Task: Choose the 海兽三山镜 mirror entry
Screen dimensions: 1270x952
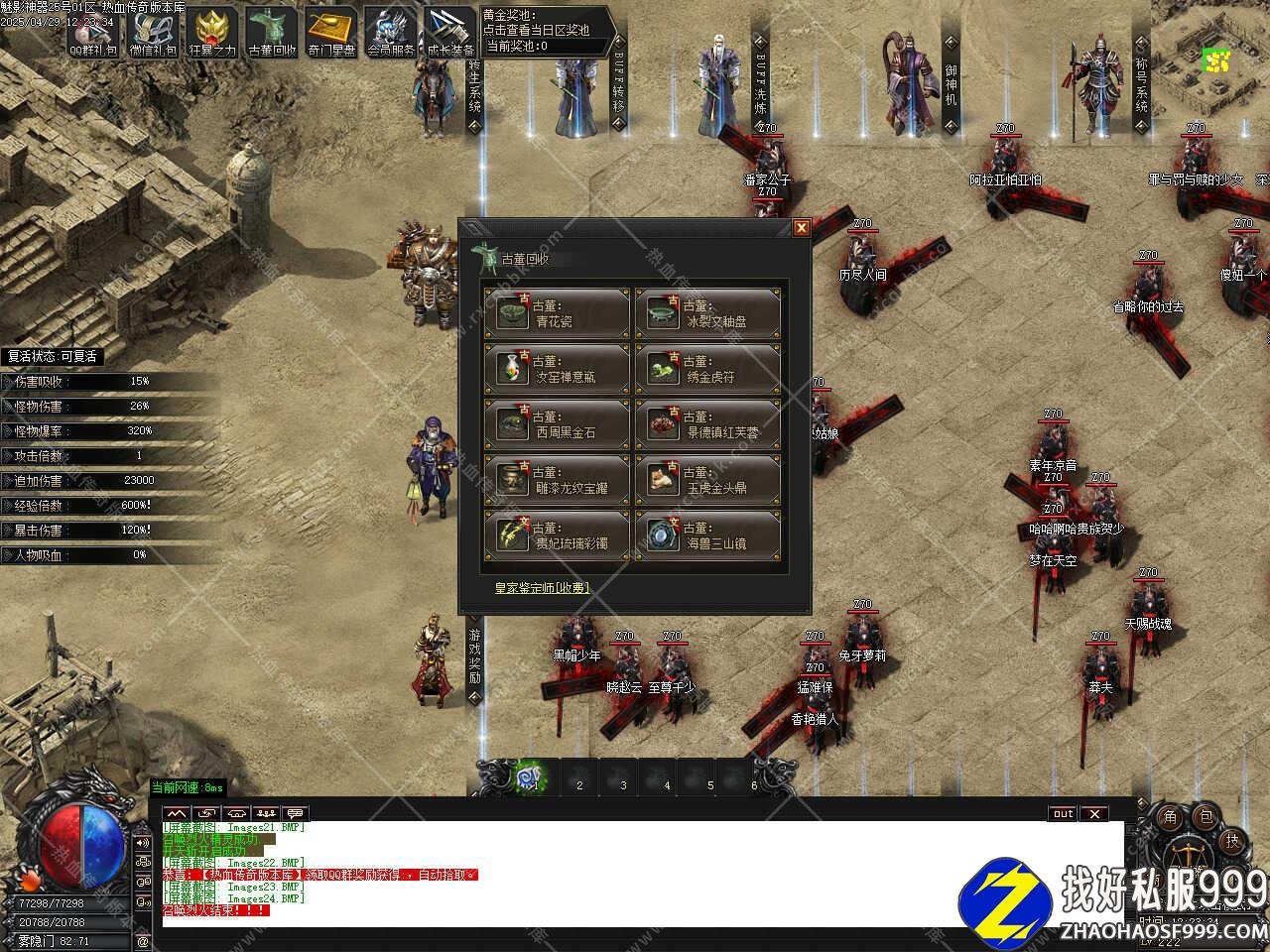Action: coord(707,536)
